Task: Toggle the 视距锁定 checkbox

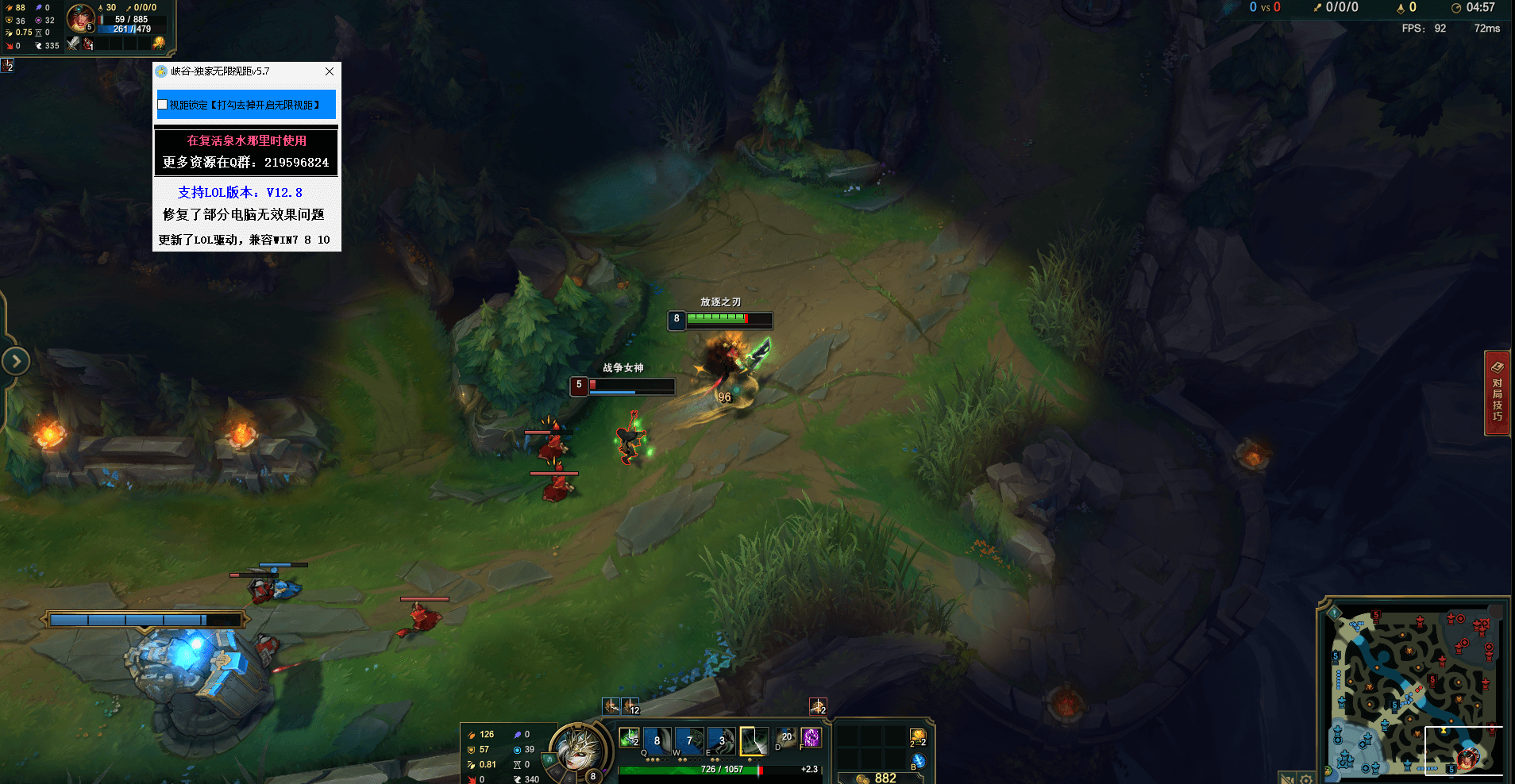Action: pyautogui.click(x=163, y=105)
